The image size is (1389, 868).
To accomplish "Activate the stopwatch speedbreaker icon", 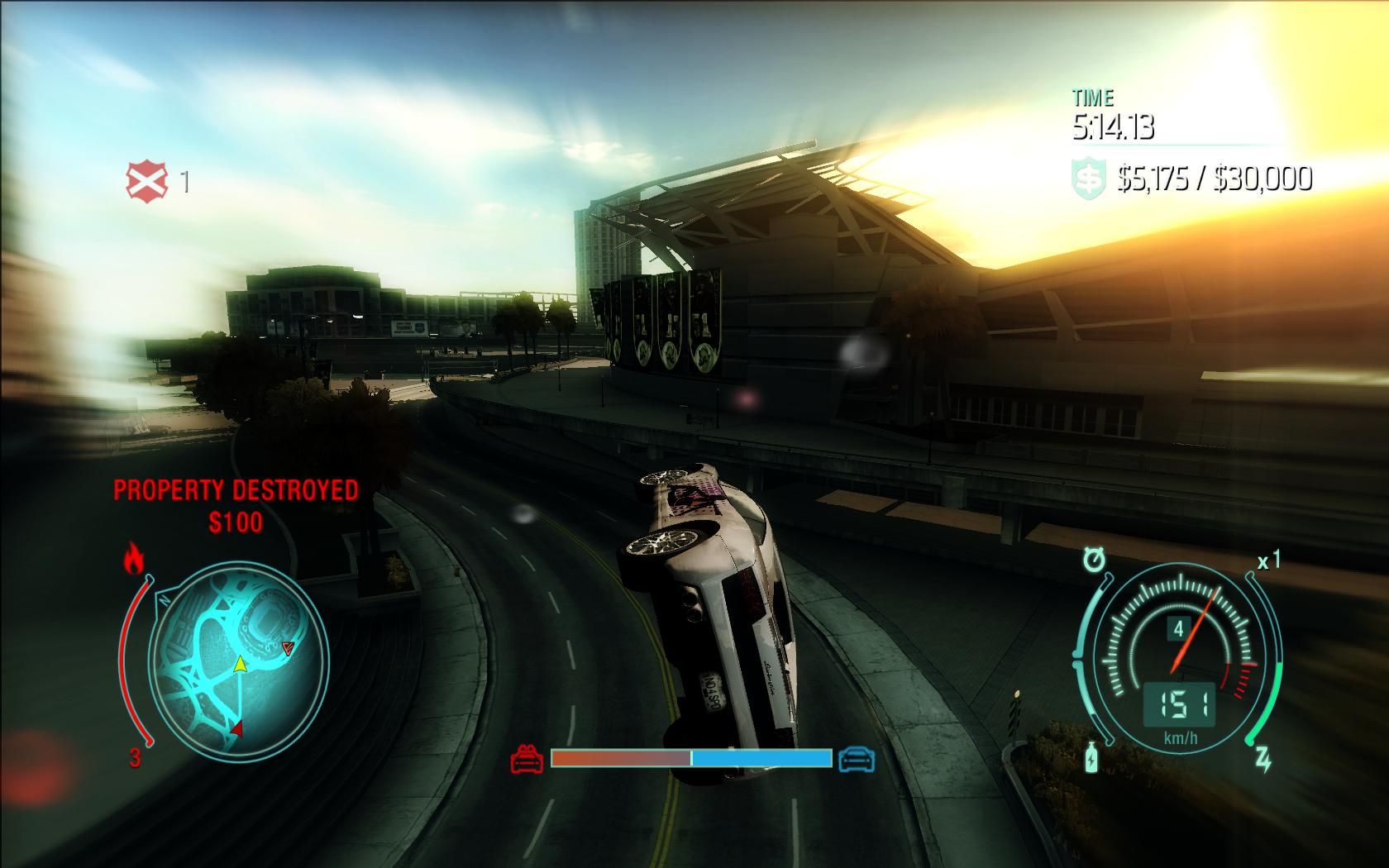I will tap(1094, 561).
